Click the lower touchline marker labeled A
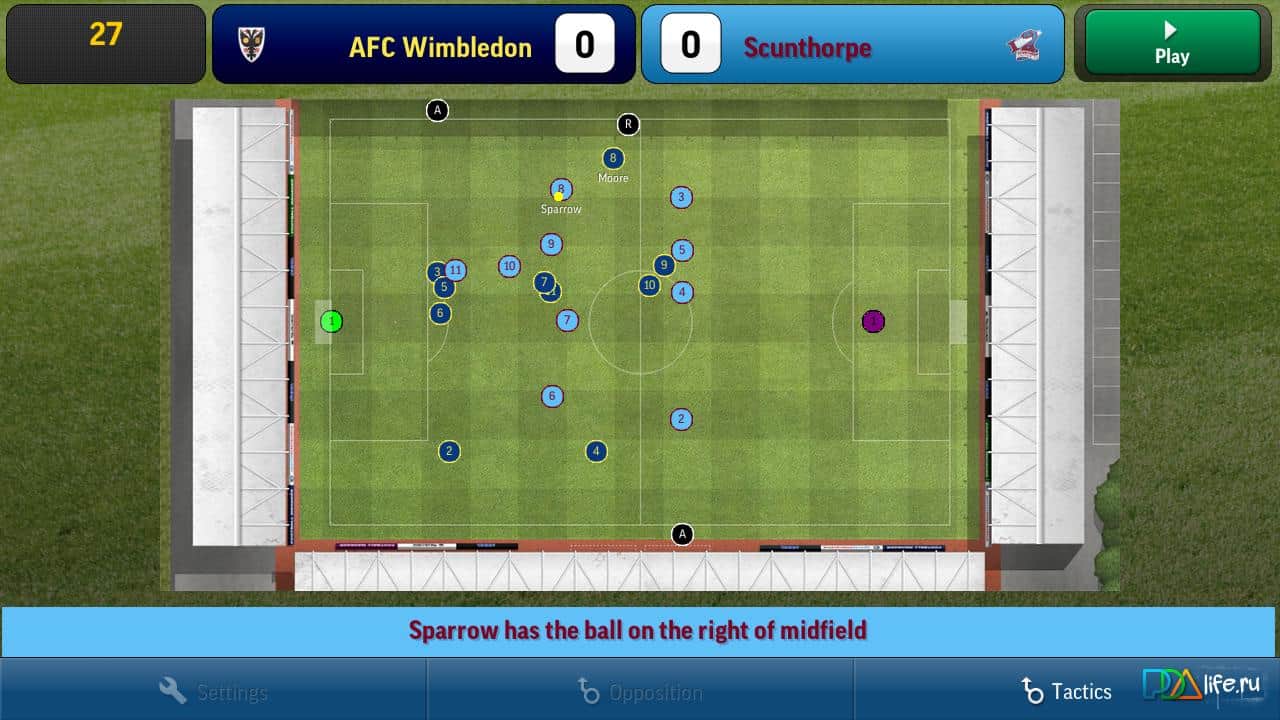The image size is (1280, 720). 683,535
